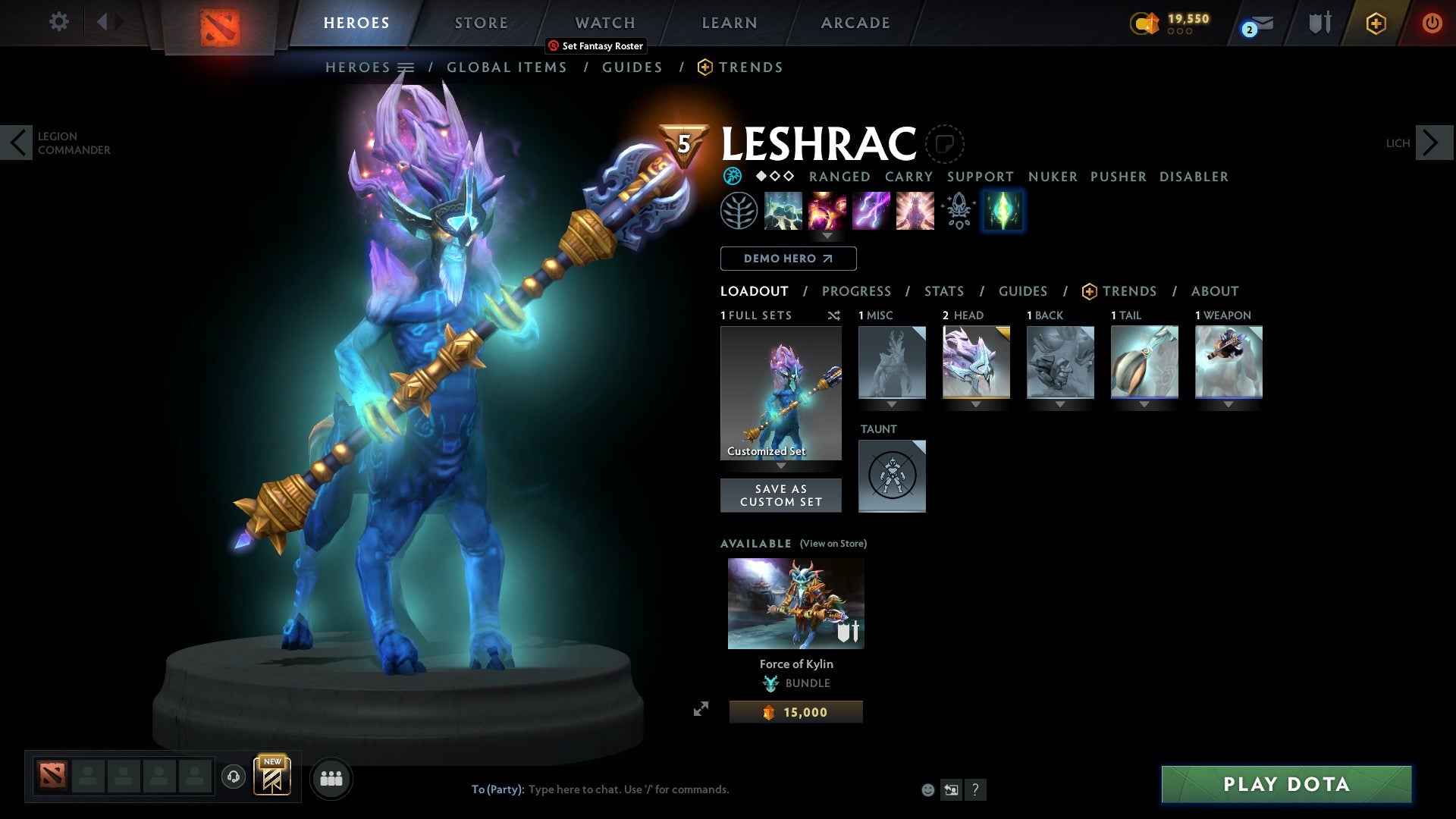Open the ARCADE menu
Viewport: 1456px width, 819px height.
[x=855, y=22]
